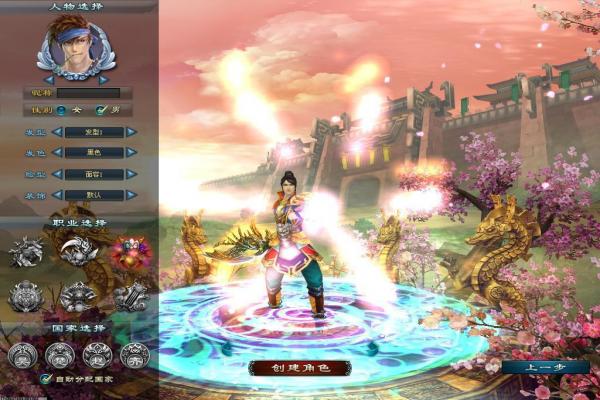Show the previous portrait with left arrow
The width and height of the screenshot is (600, 400).
click(x=48, y=79)
